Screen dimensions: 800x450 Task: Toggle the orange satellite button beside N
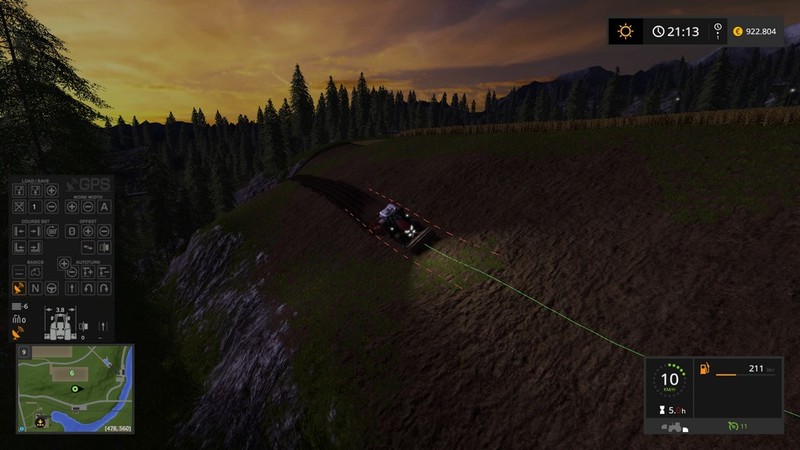[x=19, y=288]
